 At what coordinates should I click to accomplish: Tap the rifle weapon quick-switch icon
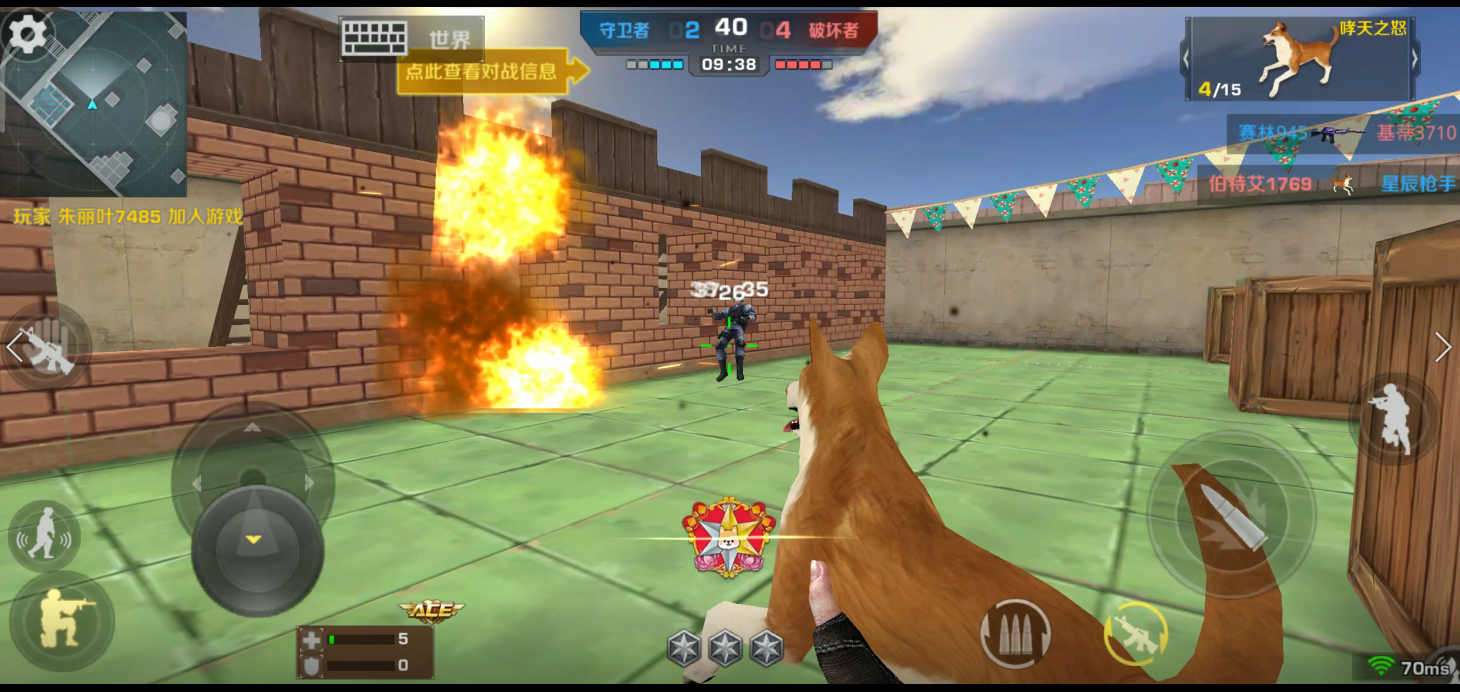47,348
